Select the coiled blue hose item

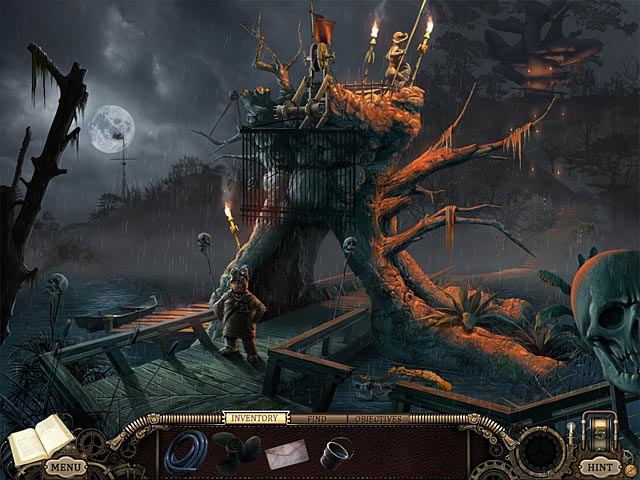click(x=185, y=452)
